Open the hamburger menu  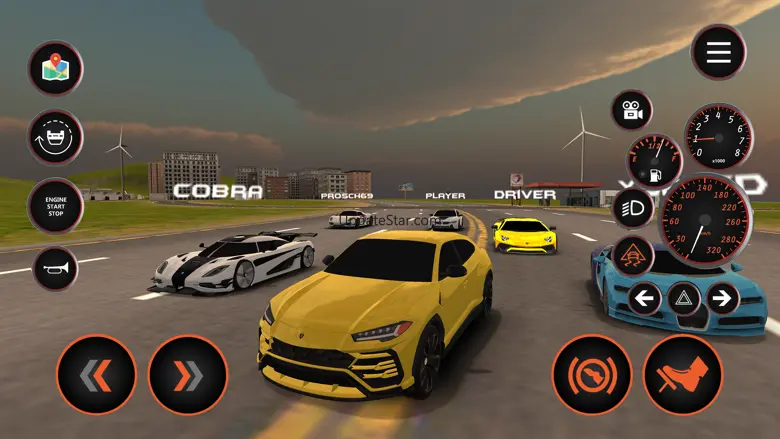[x=718, y=52]
